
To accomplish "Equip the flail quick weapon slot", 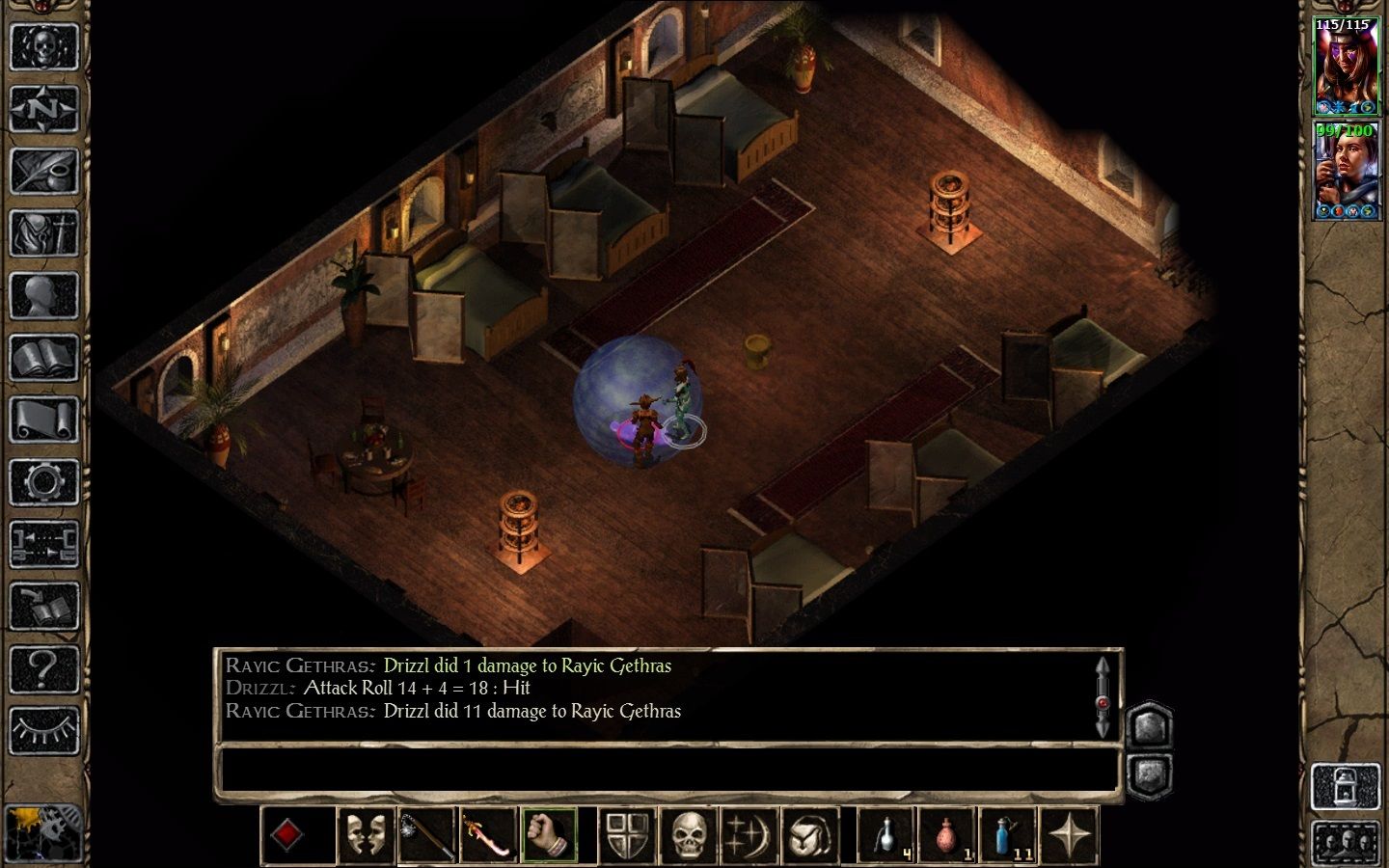I will pos(426,835).
